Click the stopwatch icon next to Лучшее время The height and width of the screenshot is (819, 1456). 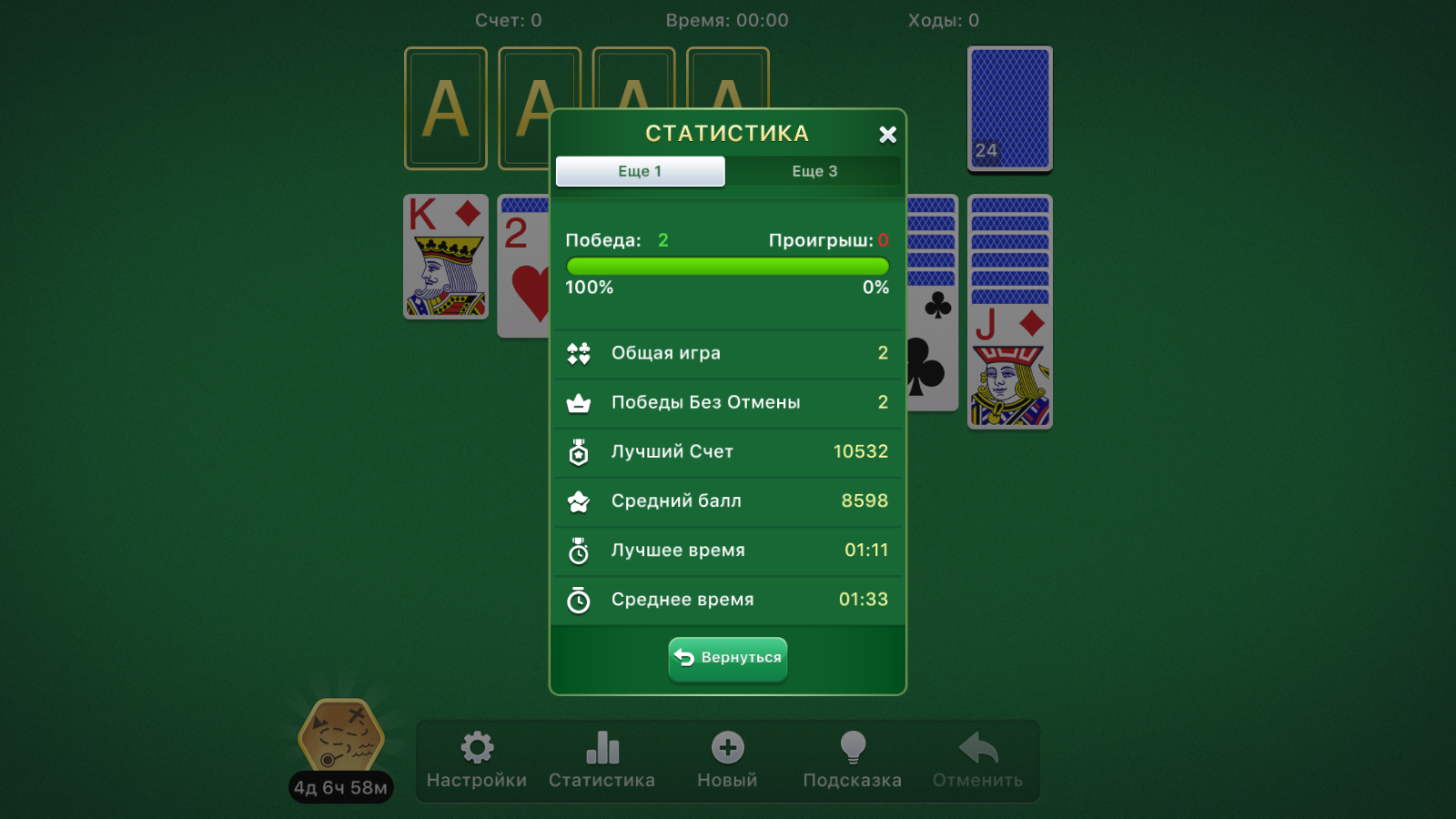pyautogui.click(x=580, y=550)
